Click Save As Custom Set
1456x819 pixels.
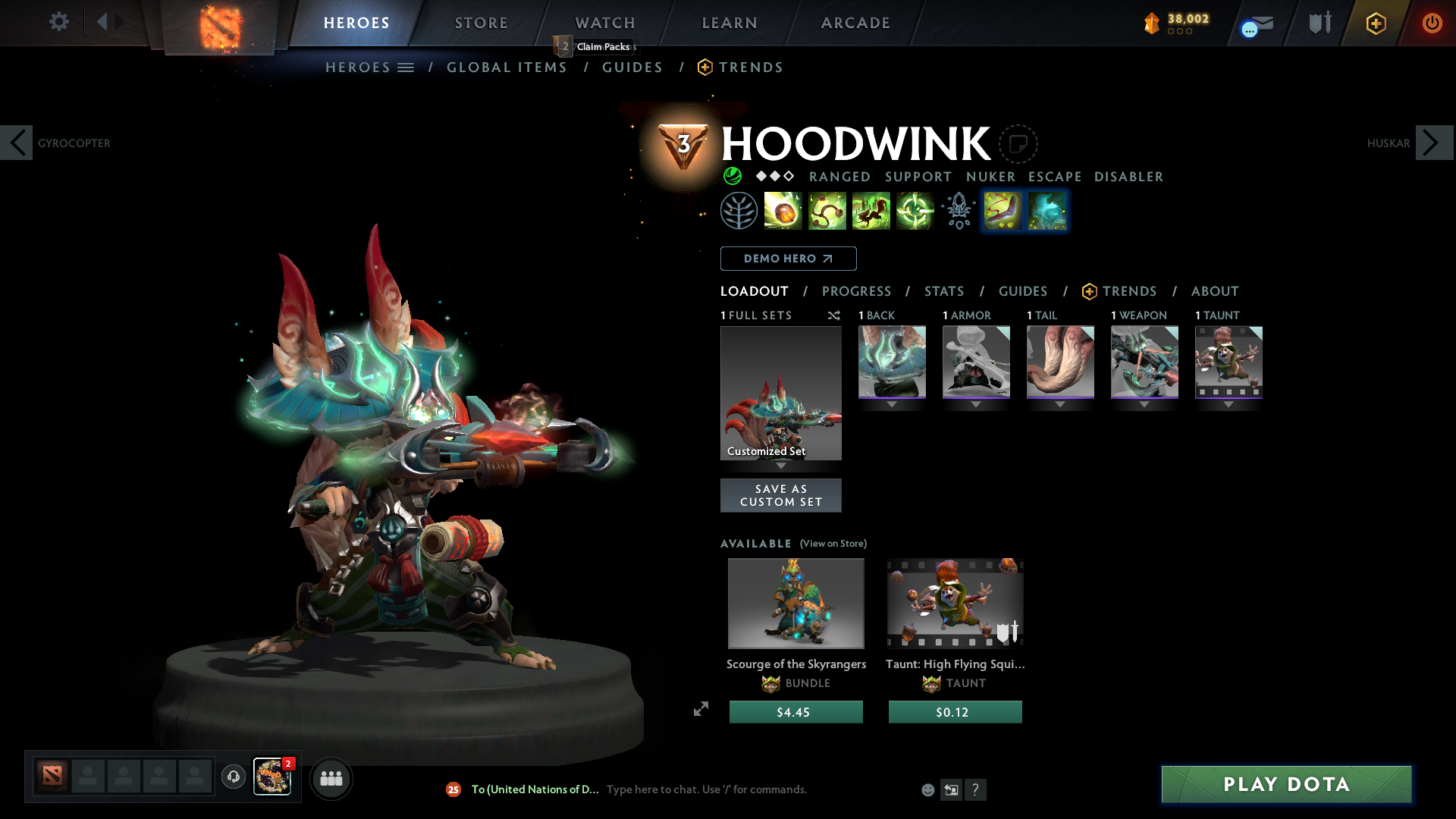click(x=780, y=495)
